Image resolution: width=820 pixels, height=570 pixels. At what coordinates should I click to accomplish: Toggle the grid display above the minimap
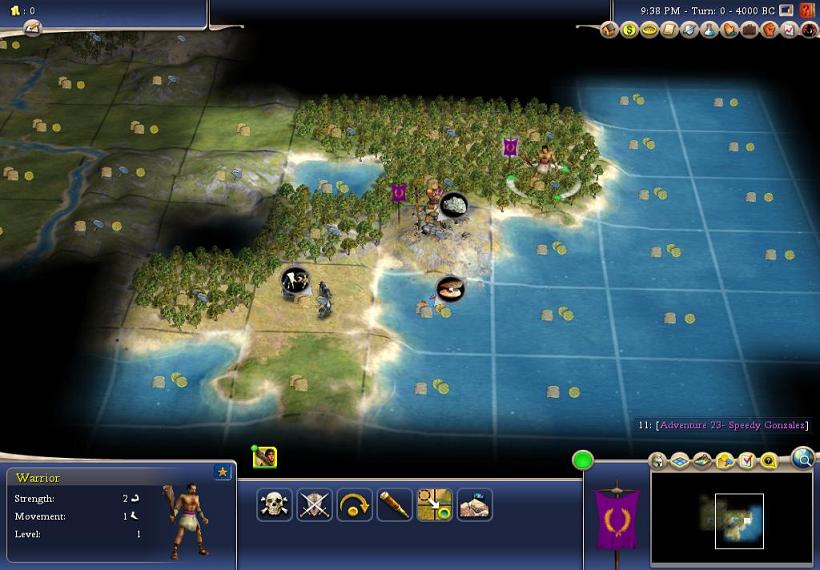point(679,461)
